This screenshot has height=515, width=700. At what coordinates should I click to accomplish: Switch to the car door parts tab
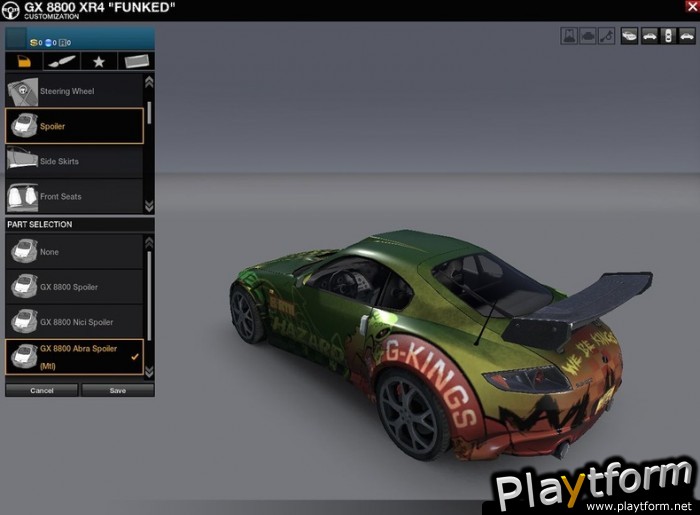(24, 62)
